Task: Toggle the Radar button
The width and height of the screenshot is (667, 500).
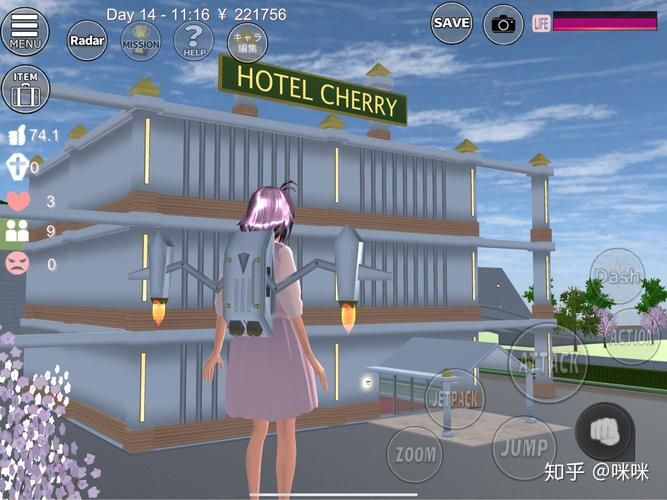Action: tap(87, 40)
